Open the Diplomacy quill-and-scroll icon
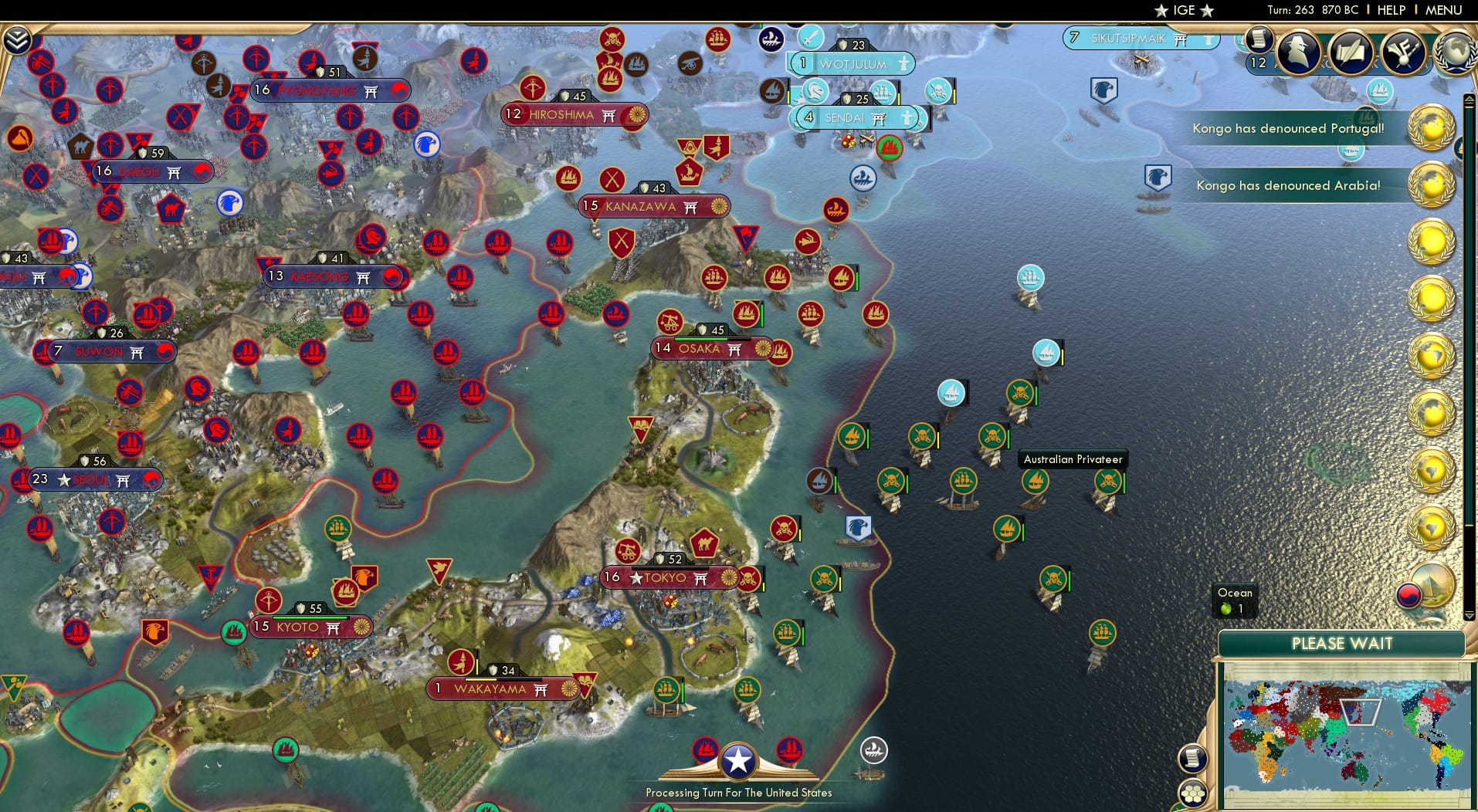Viewport: 1478px width, 812px height. pyautogui.click(x=1351, y=52)
